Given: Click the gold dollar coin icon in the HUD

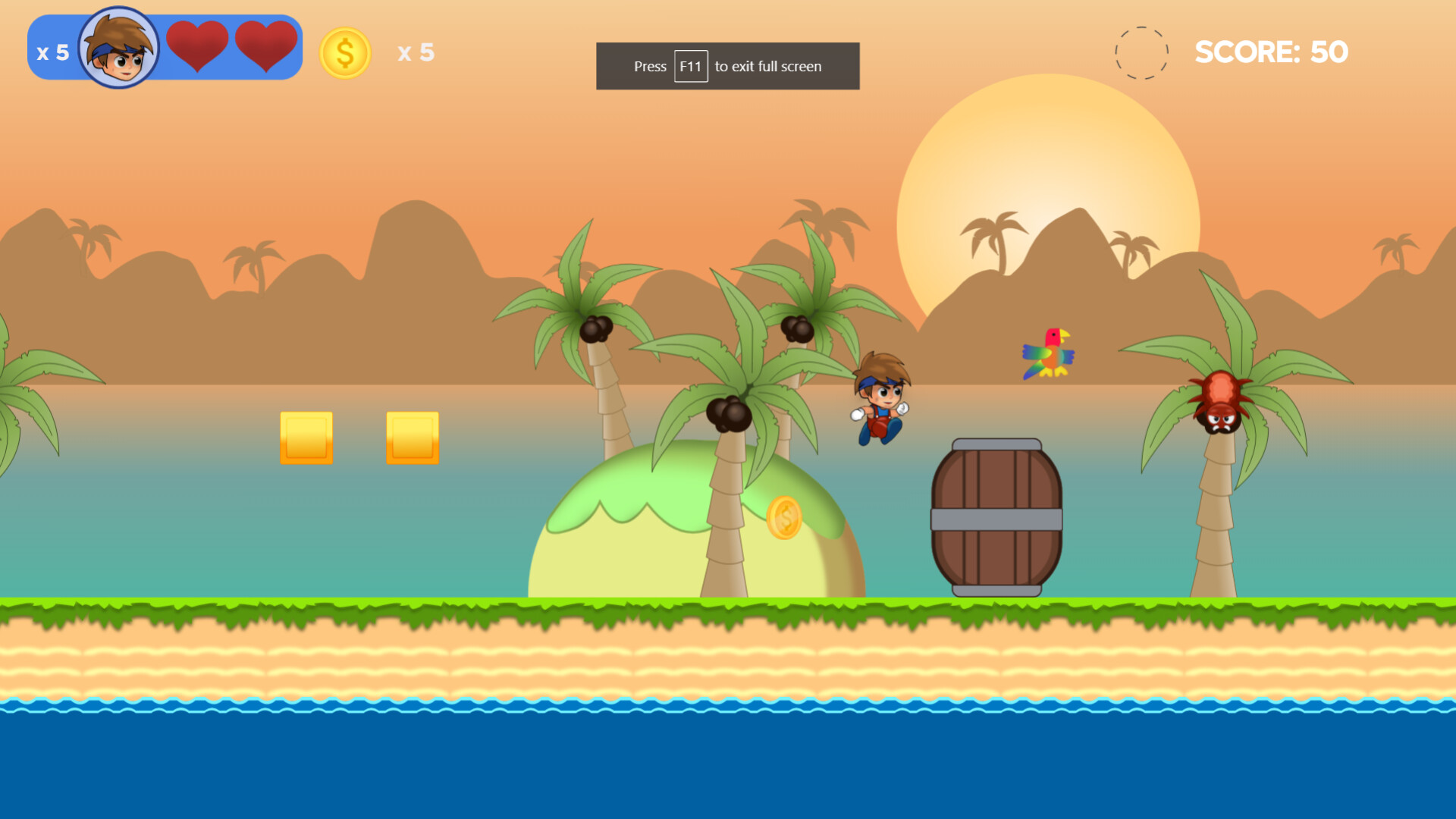Looking at the screenshot, I should [346, 53].
